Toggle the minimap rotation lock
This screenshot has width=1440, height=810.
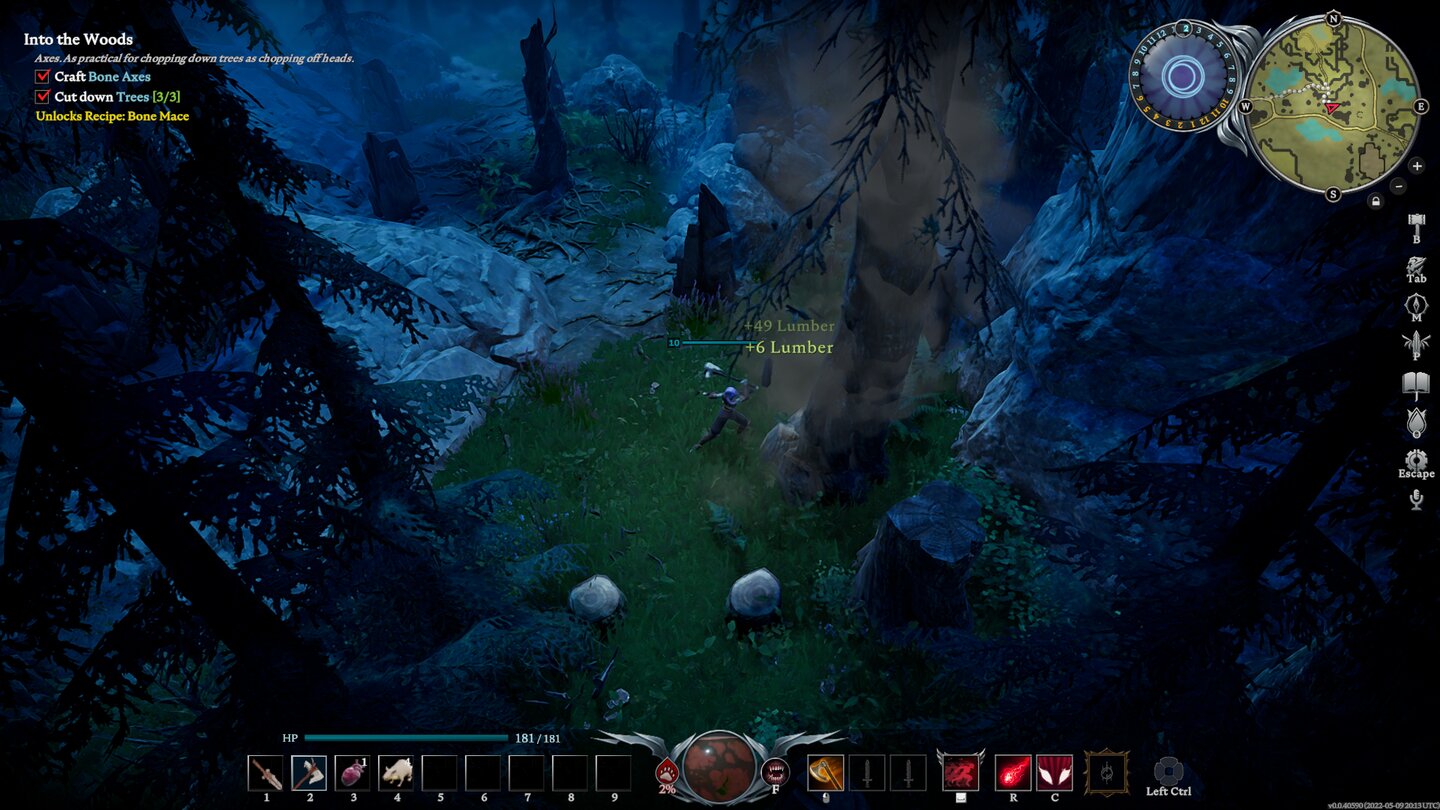click(x=1376, y=201)
